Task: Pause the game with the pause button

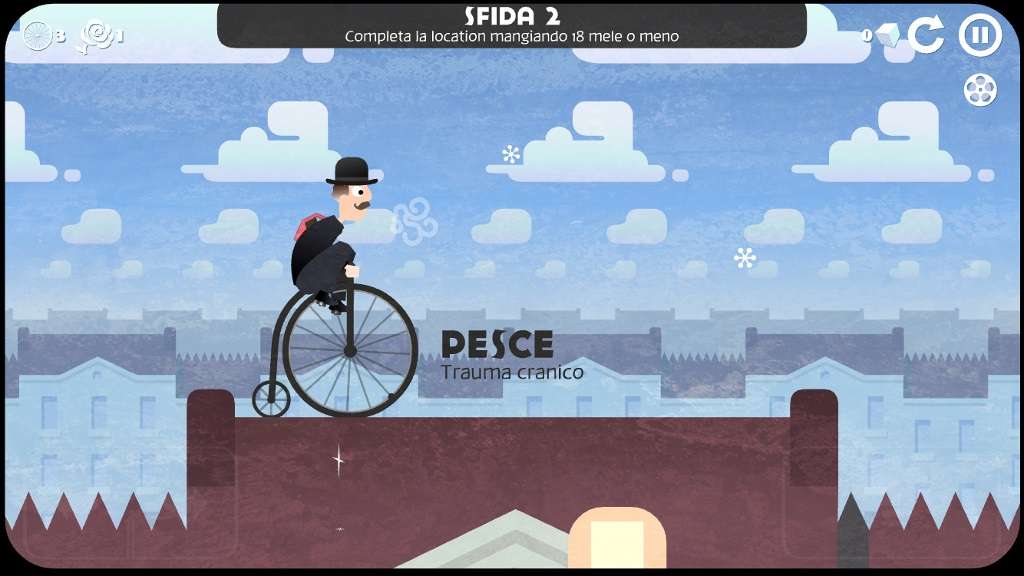Action: 980,35
